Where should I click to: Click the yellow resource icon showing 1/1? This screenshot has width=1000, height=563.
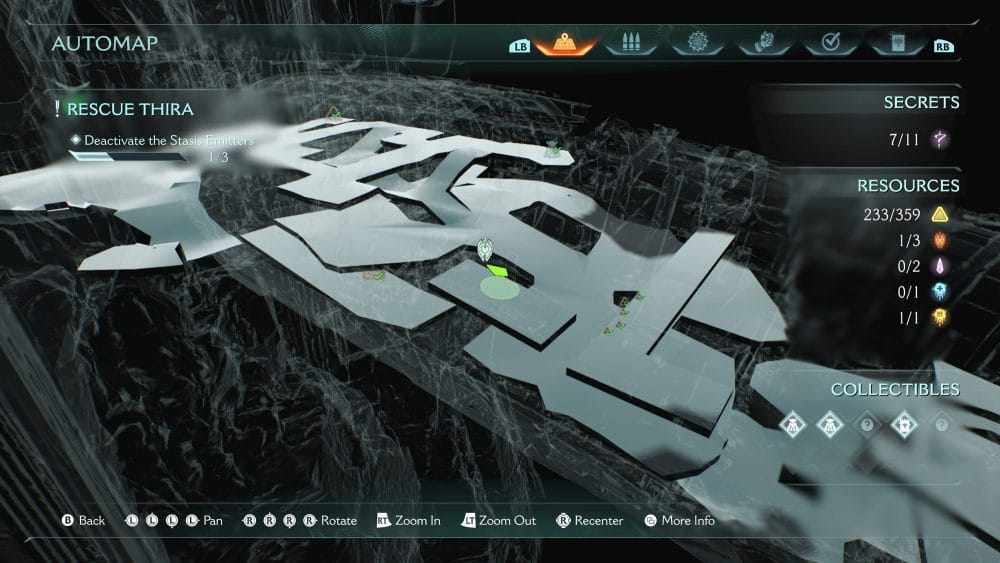tap(940, 317)
